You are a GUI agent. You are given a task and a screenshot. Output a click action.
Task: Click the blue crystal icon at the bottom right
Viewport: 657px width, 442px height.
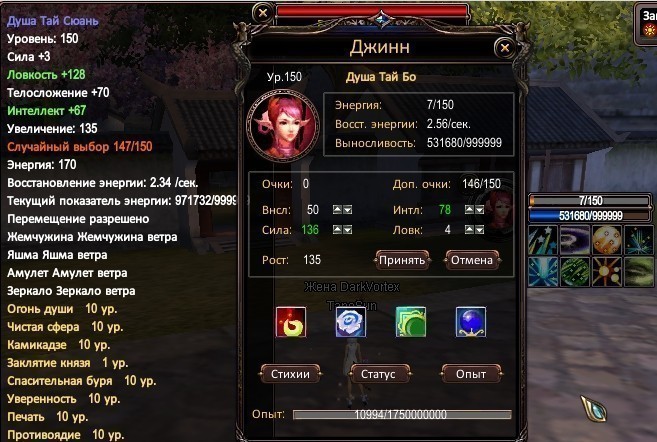point(599,411)
